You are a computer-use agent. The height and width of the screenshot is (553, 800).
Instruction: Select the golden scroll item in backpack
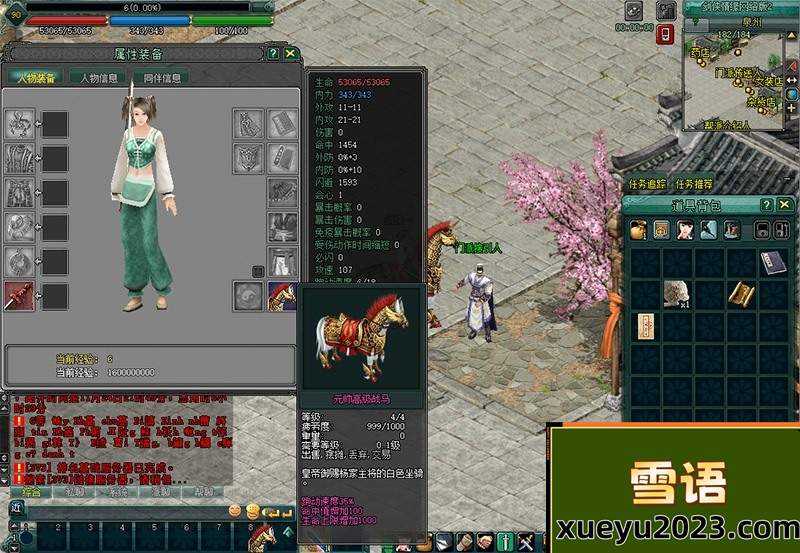click(x=739, y=293)
